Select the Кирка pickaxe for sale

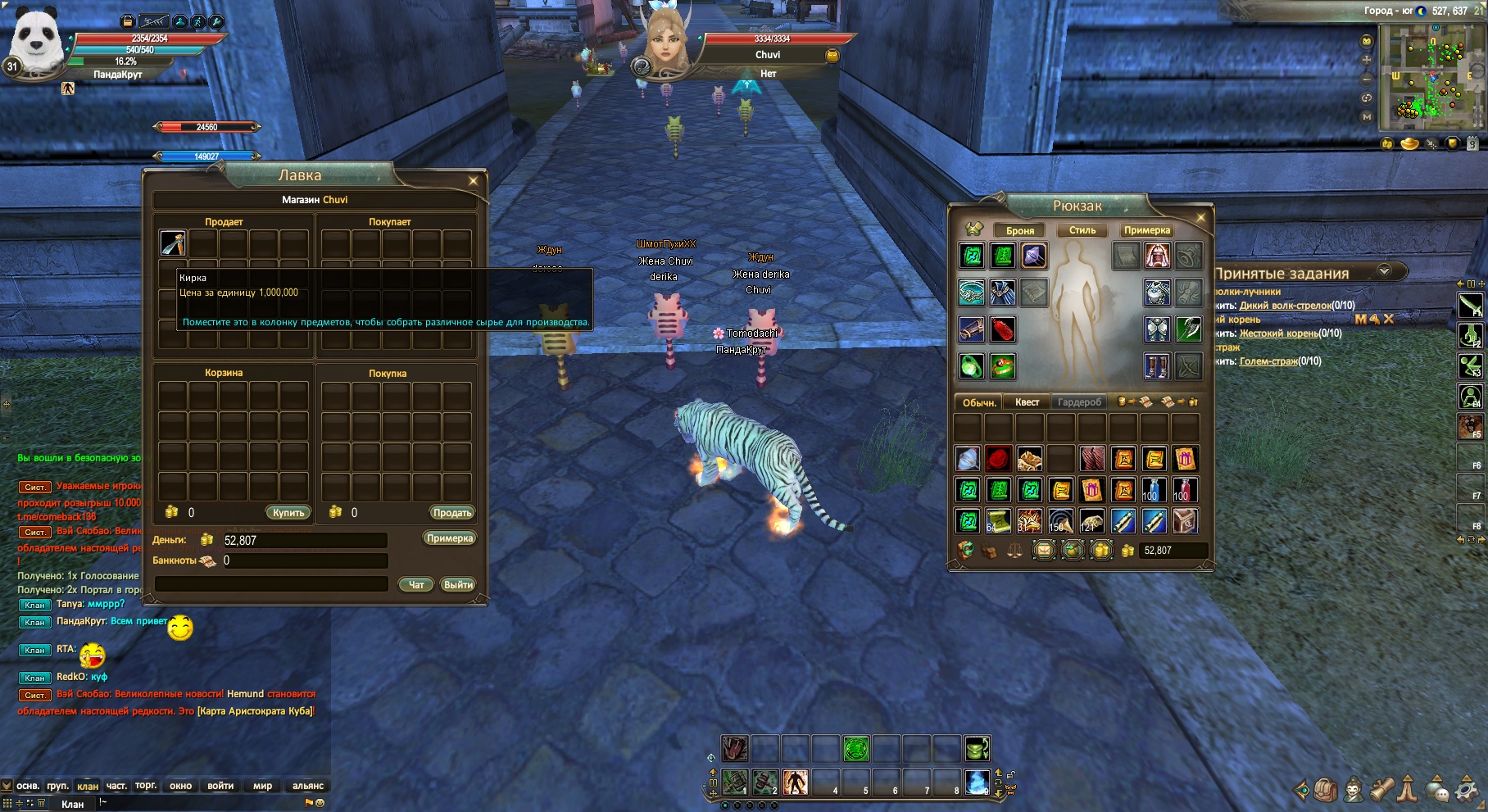coord(173,243)
